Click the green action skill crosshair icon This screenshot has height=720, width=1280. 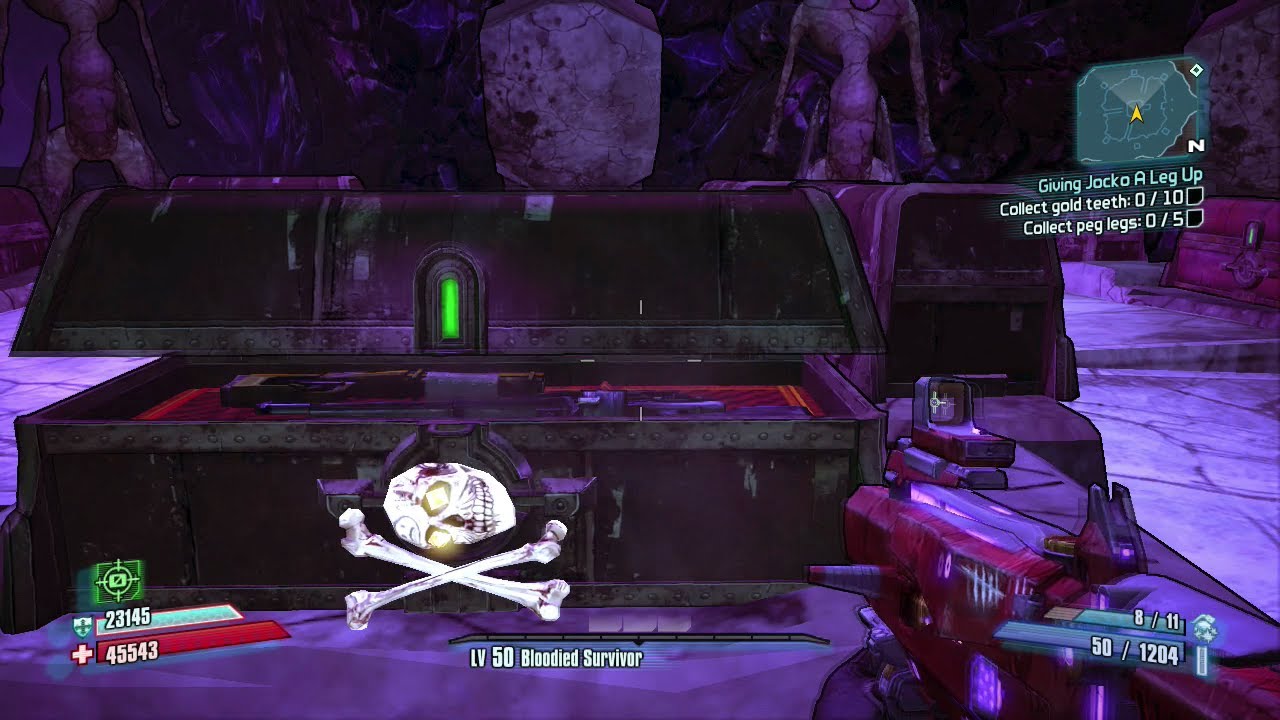pos(117,579)
